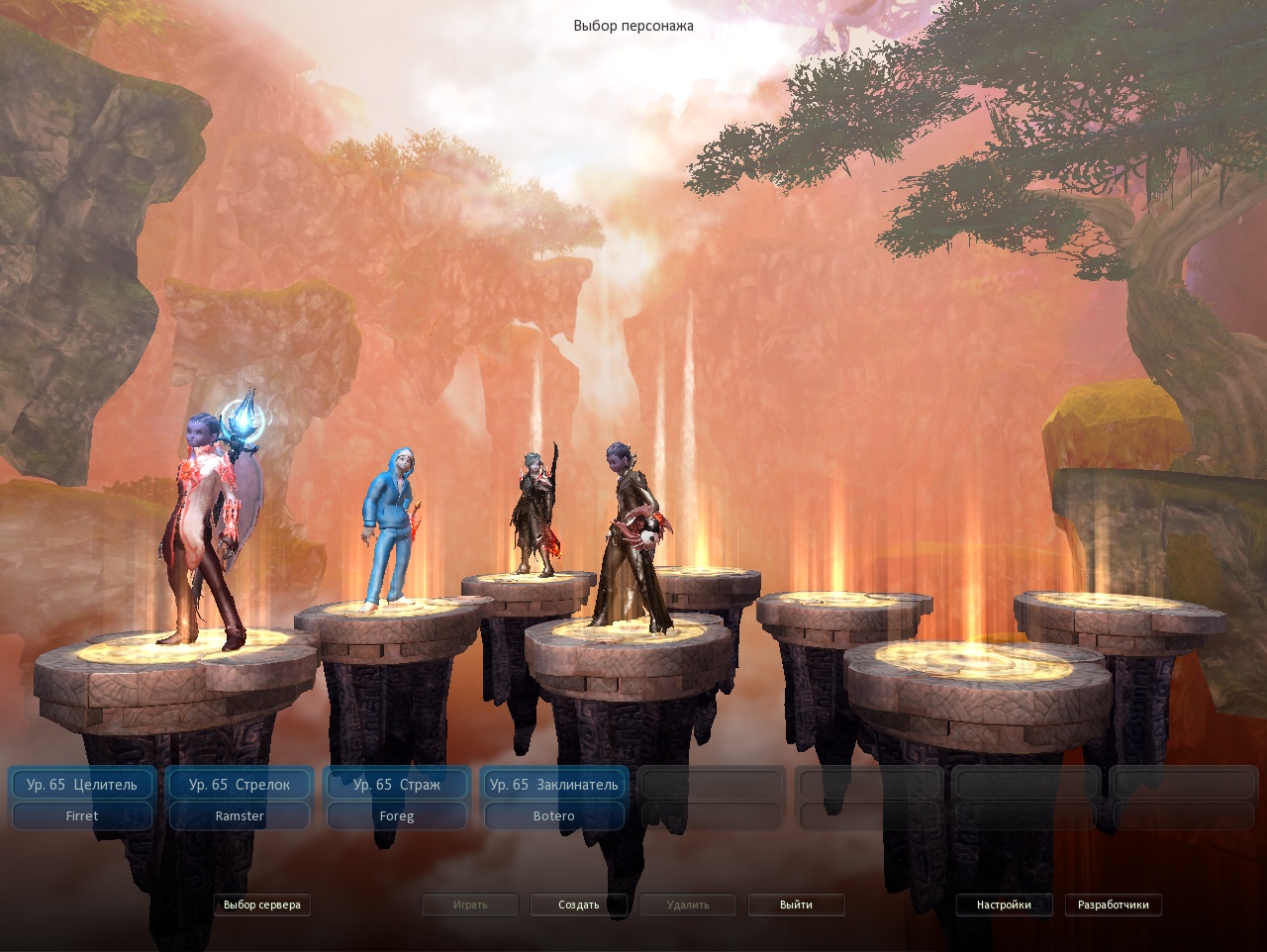Image resolution: width=1267 pixels, height=952 pixels.
Task: Open the Выбор сервера server selection
Action: pos(262,904)
